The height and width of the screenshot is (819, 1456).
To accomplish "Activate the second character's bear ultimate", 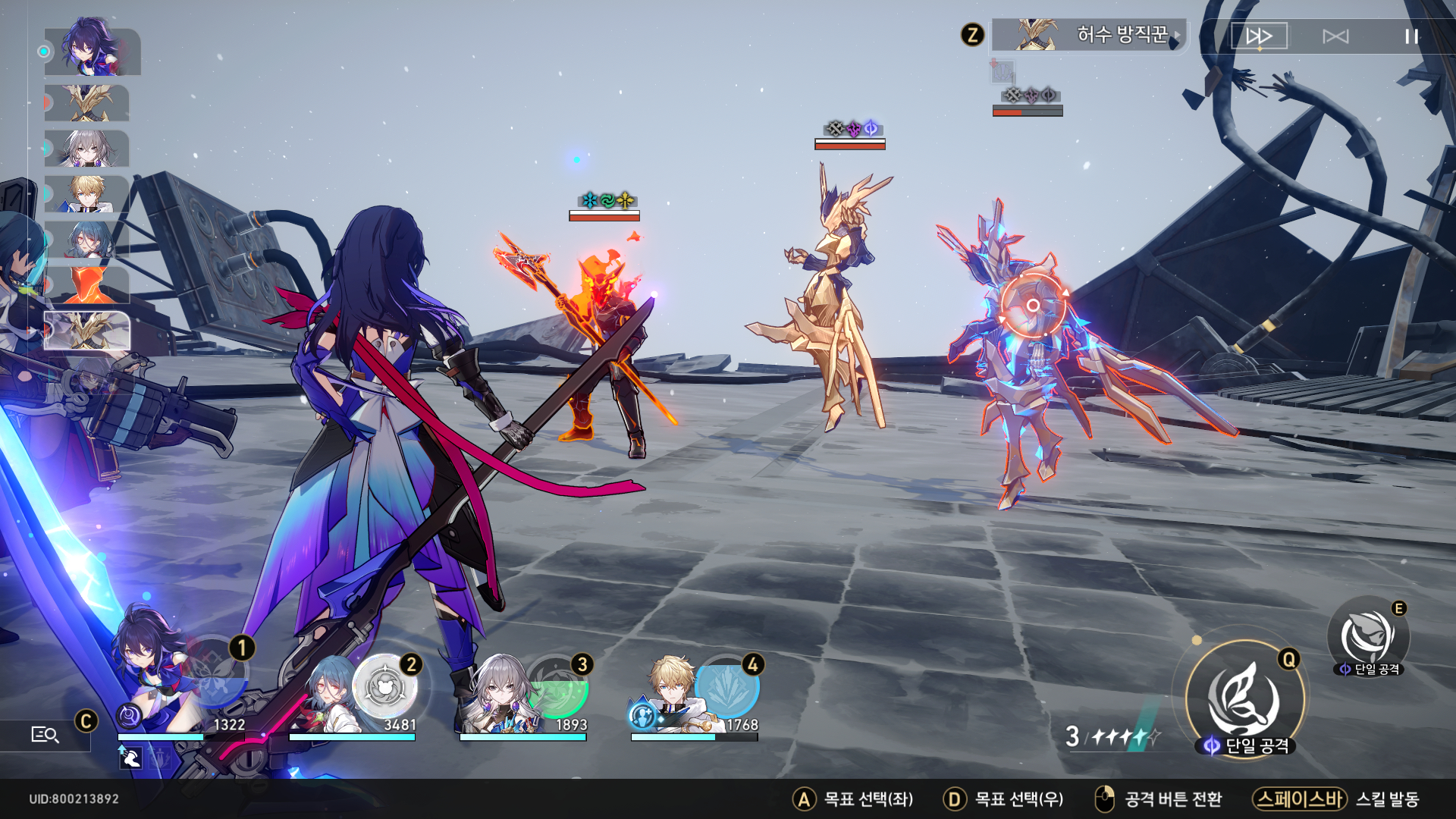I will coord(385,687).
